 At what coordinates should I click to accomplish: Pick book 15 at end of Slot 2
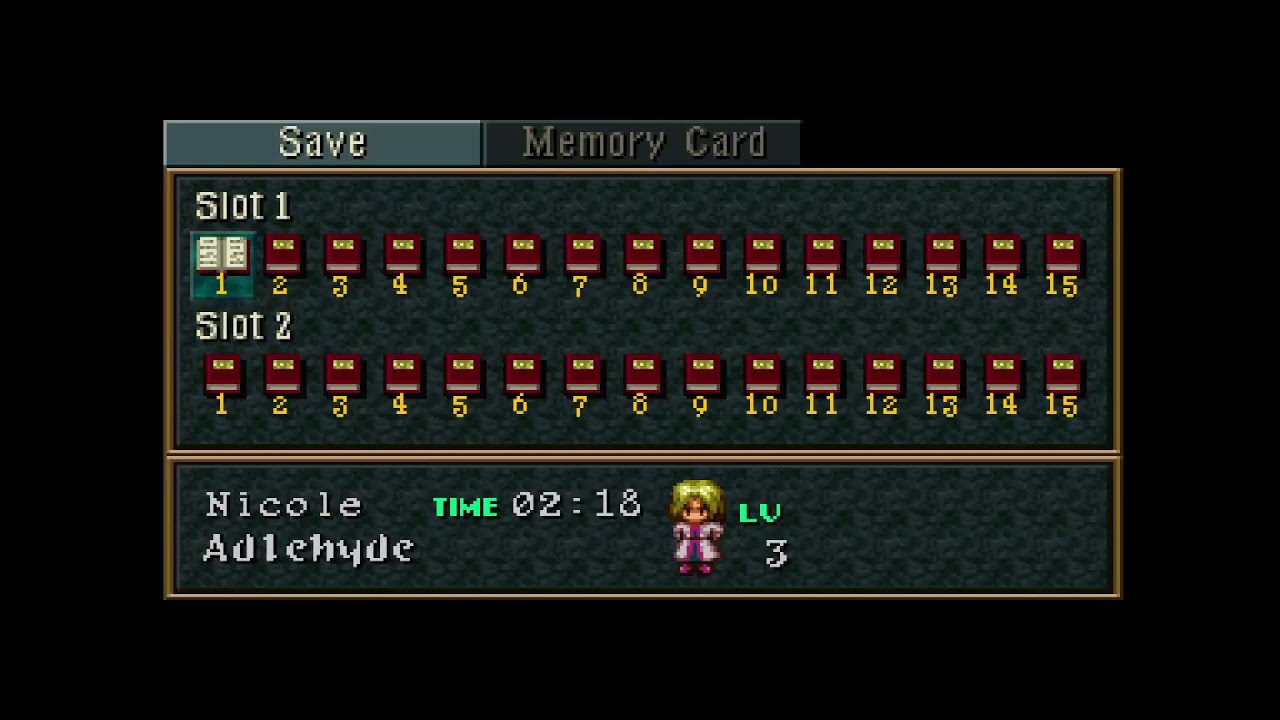[1062, 375]
